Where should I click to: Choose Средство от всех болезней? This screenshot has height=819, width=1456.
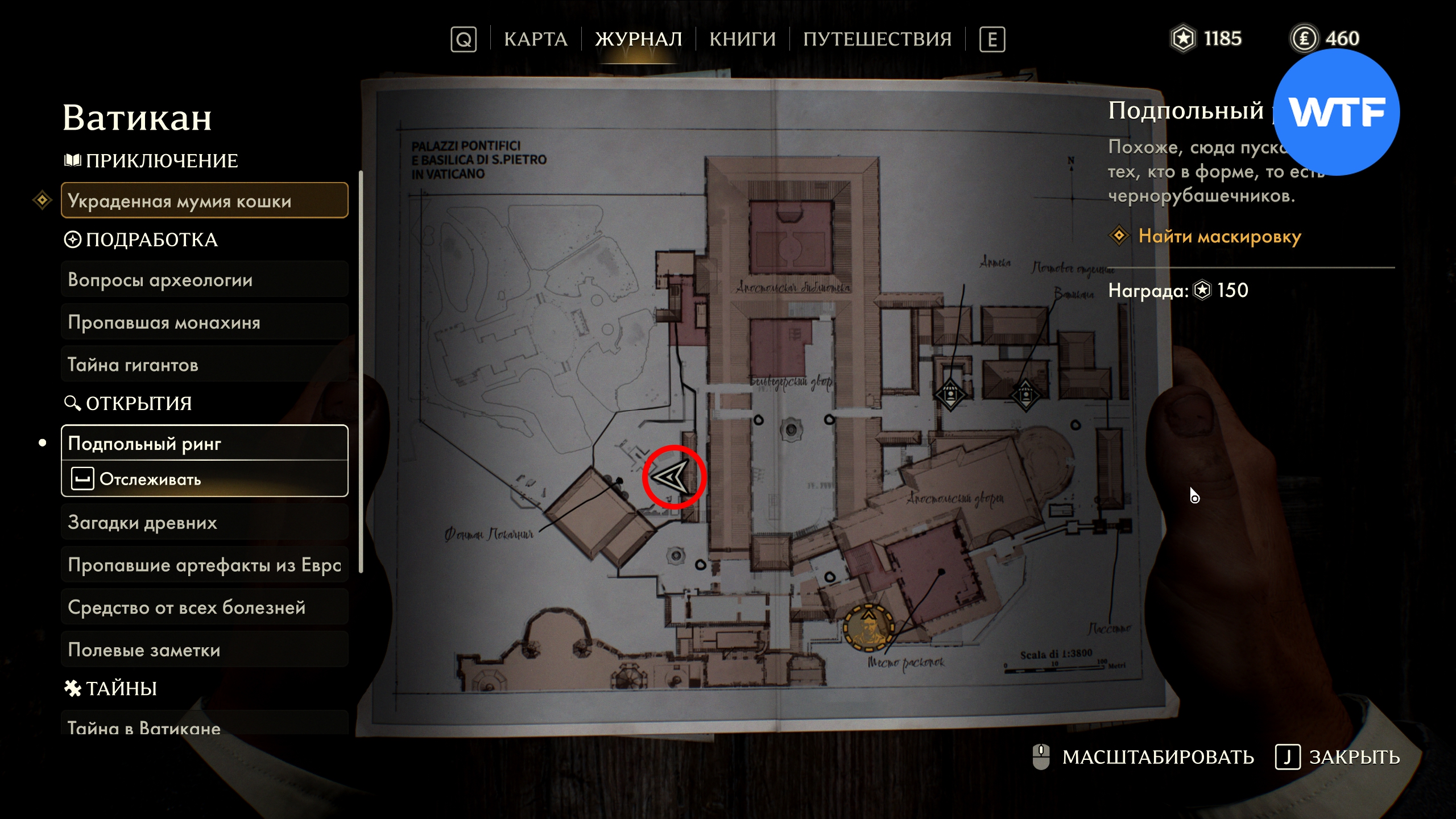204,607
